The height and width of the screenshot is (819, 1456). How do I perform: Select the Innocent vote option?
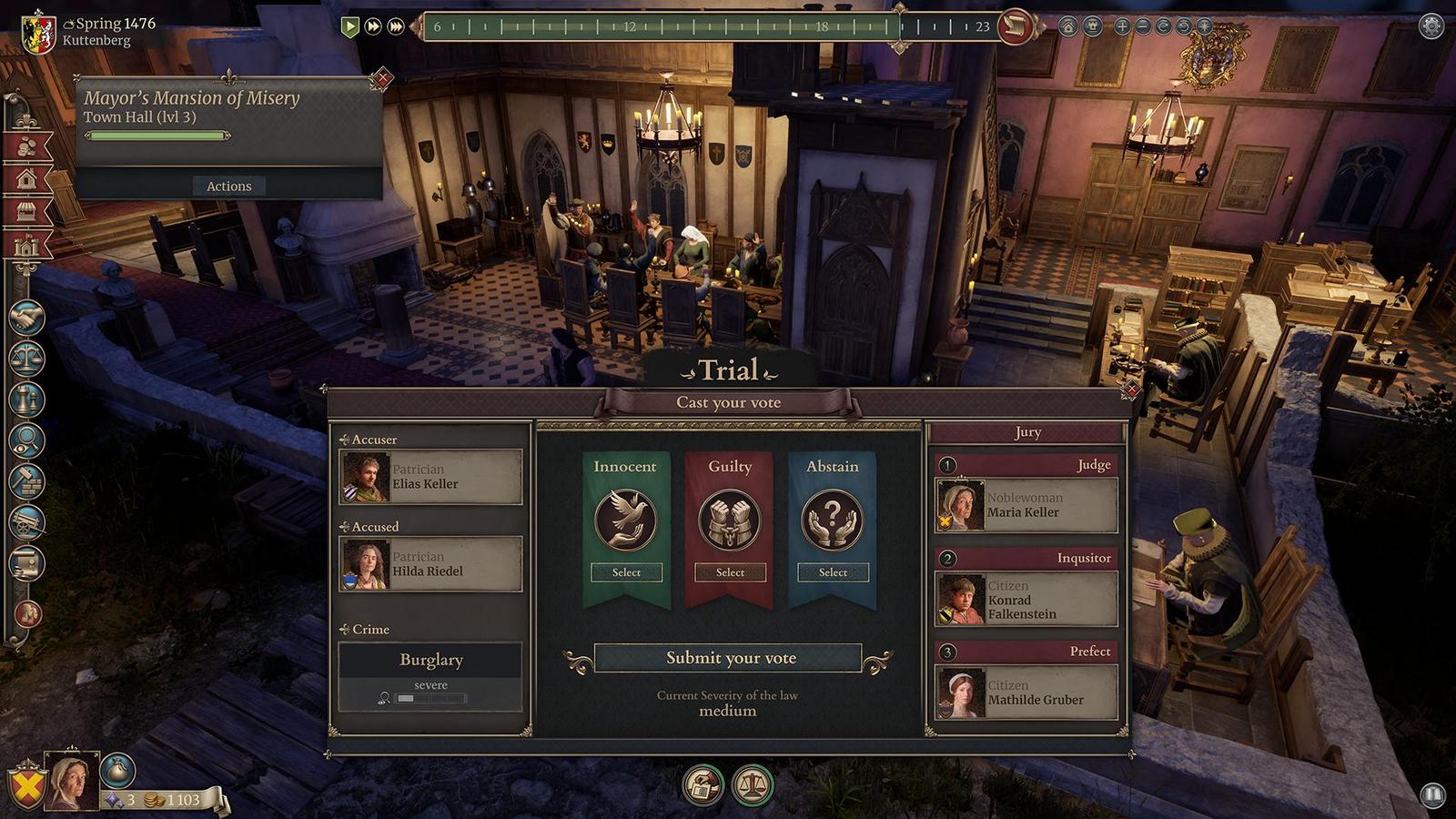tap(625, 571)
